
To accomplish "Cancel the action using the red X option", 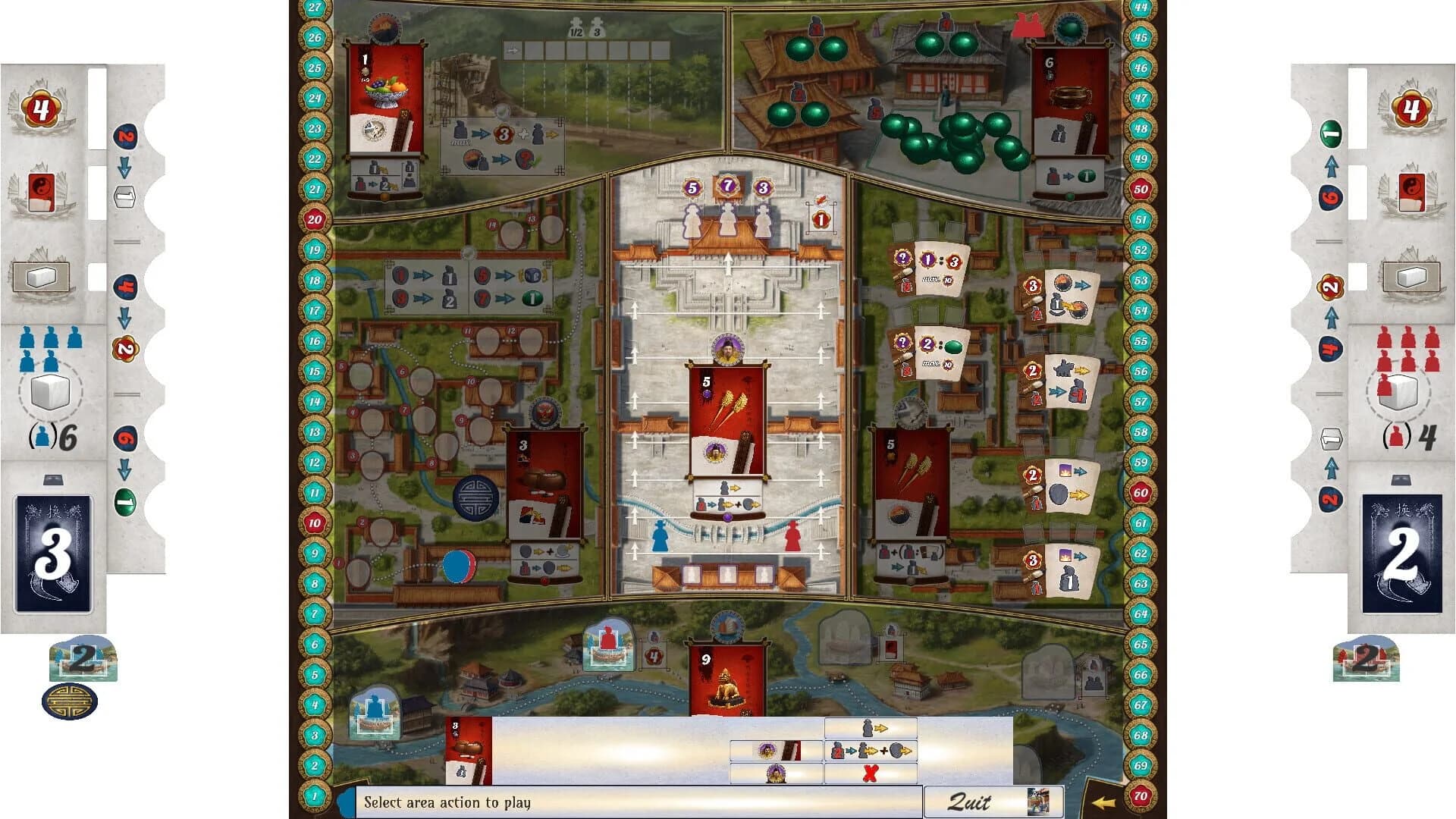I will [871, 775].
